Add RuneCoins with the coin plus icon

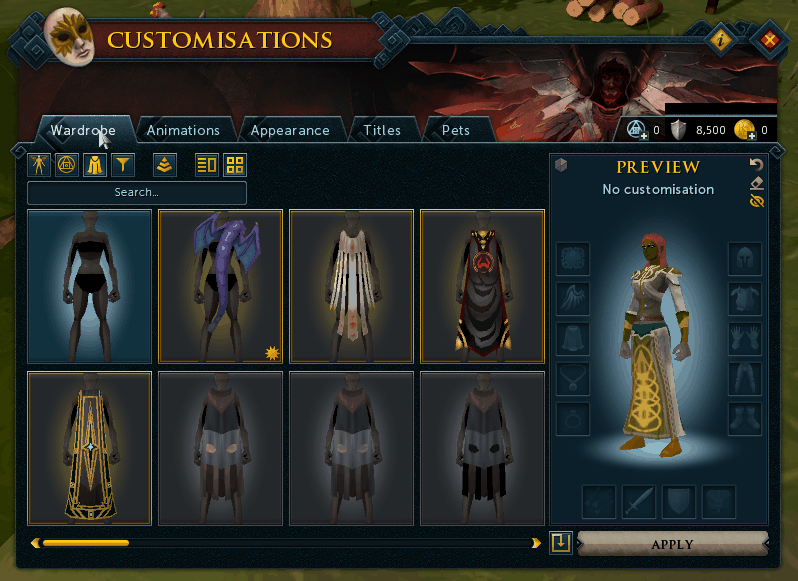(x=742, y=130)
